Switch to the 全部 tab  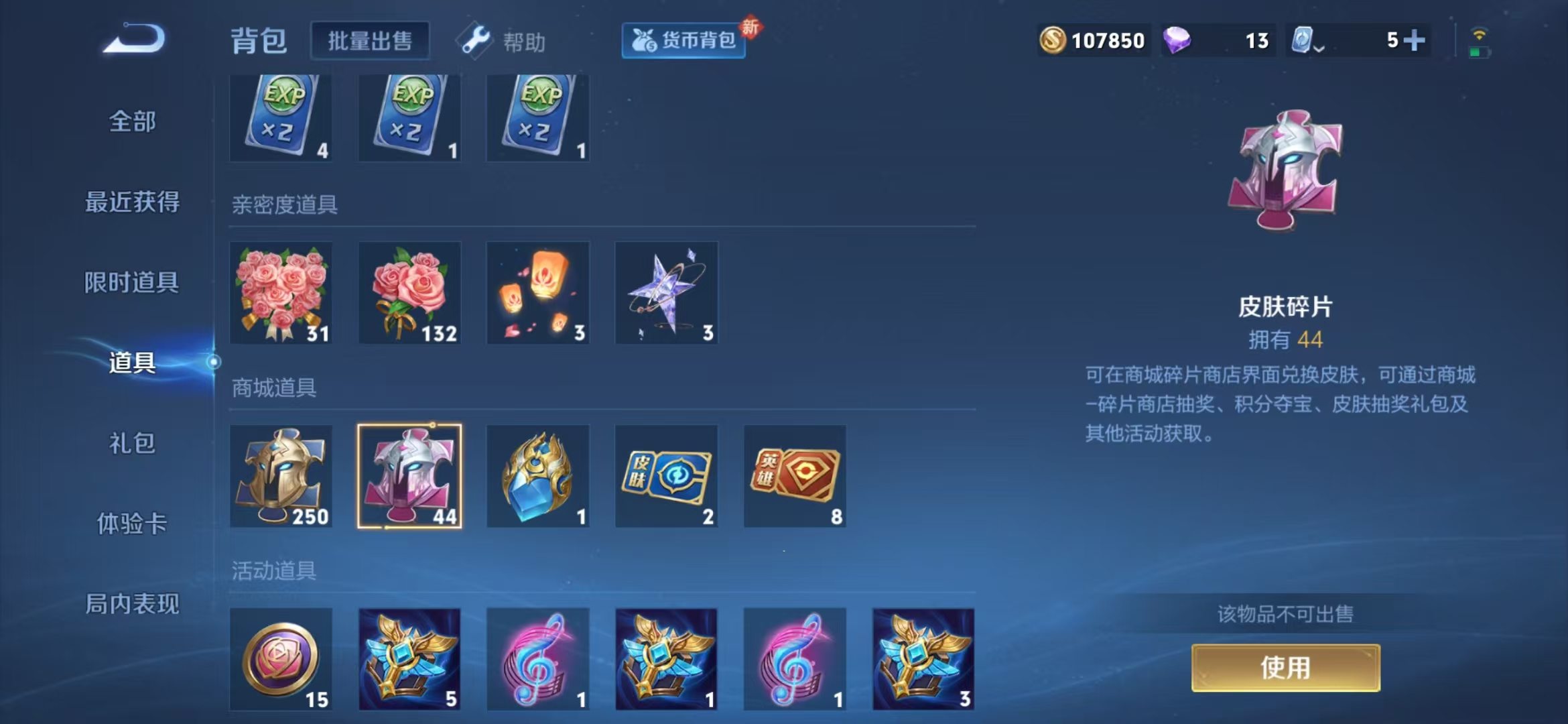click(131, 121)
